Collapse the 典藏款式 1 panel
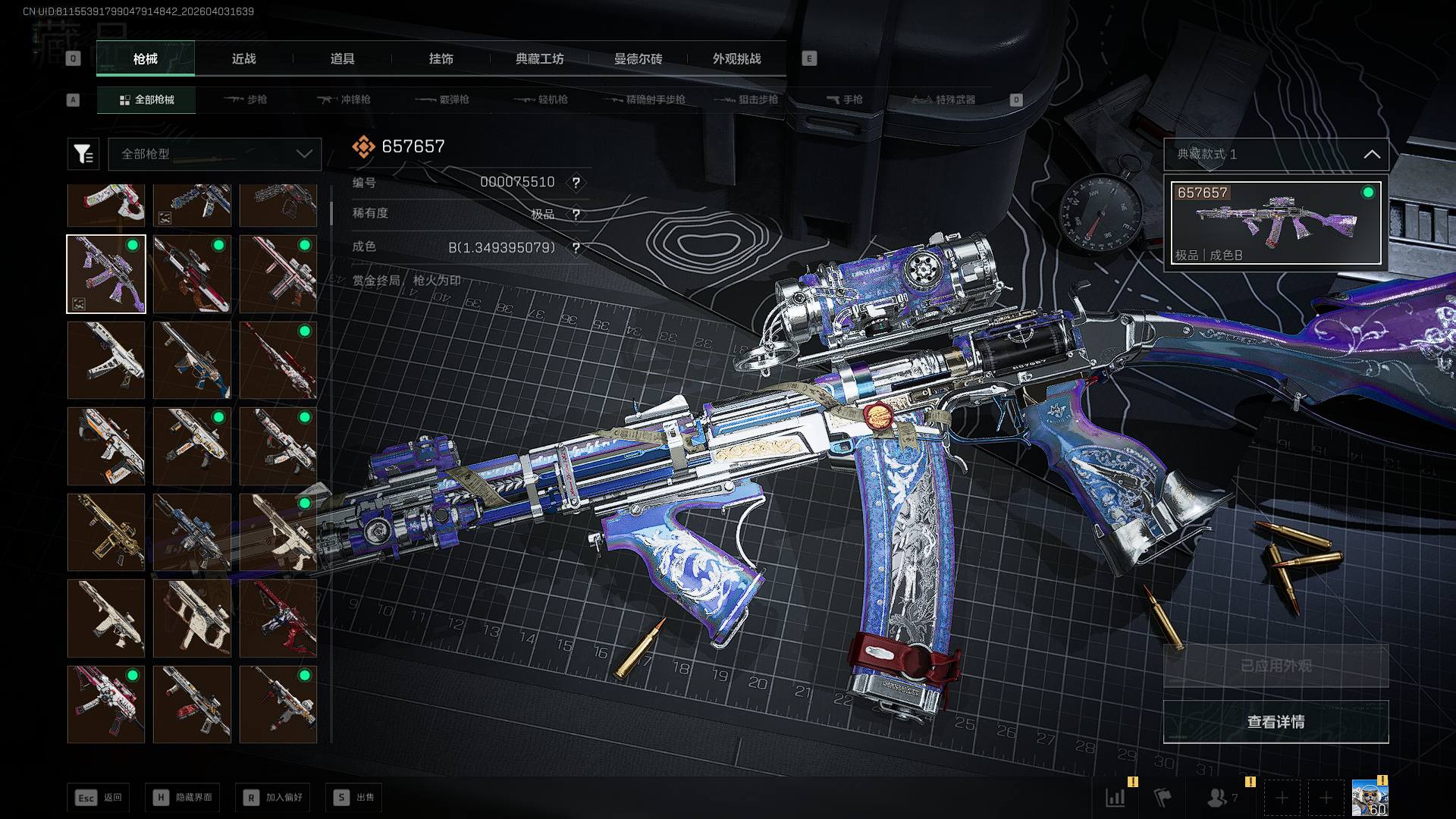This screenshot has height=819, width=1456. pyautogui.click(x=1371, y=154)
